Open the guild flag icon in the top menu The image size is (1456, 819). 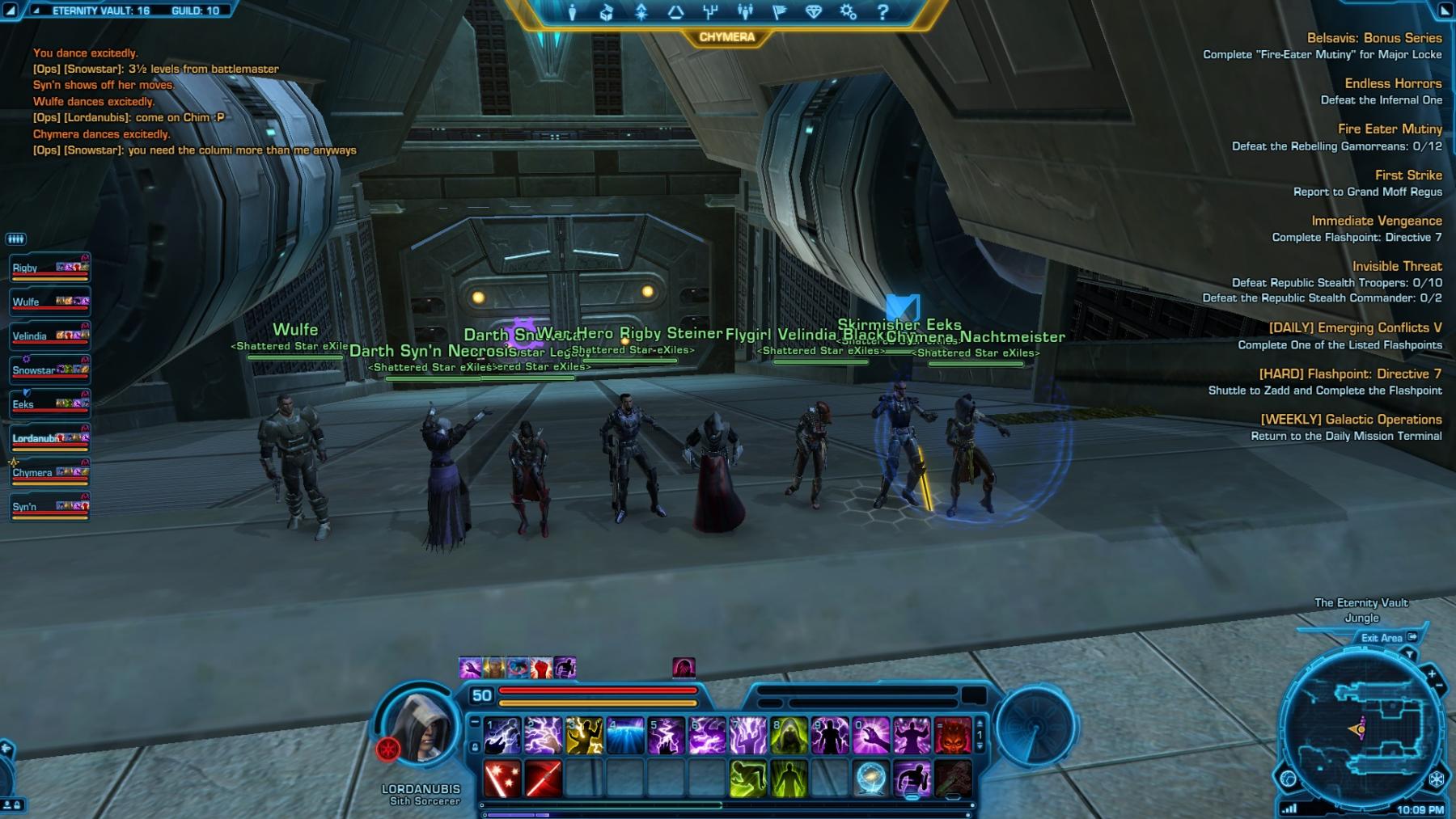[x=779, y=12]
